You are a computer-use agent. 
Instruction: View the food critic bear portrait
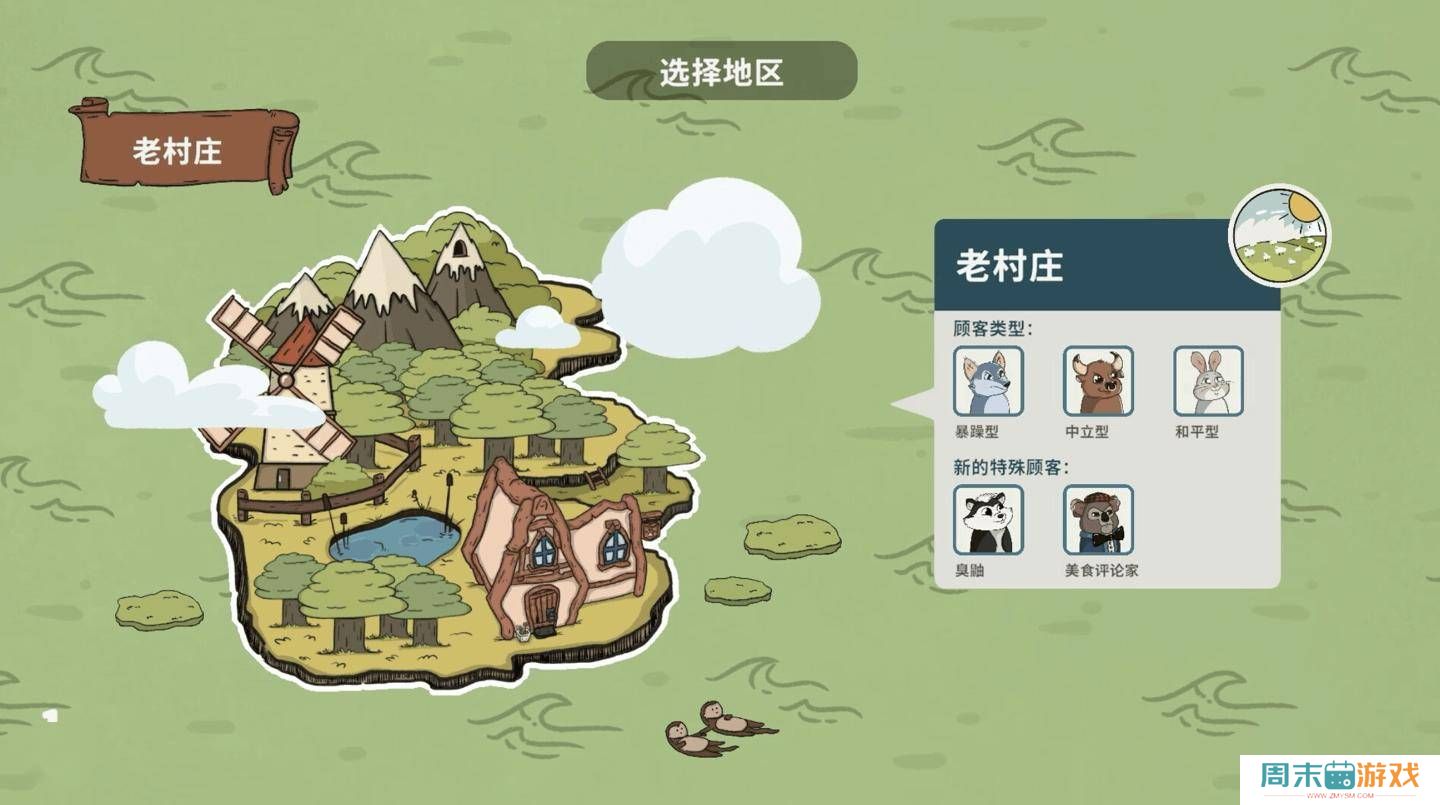(1098, 520)
